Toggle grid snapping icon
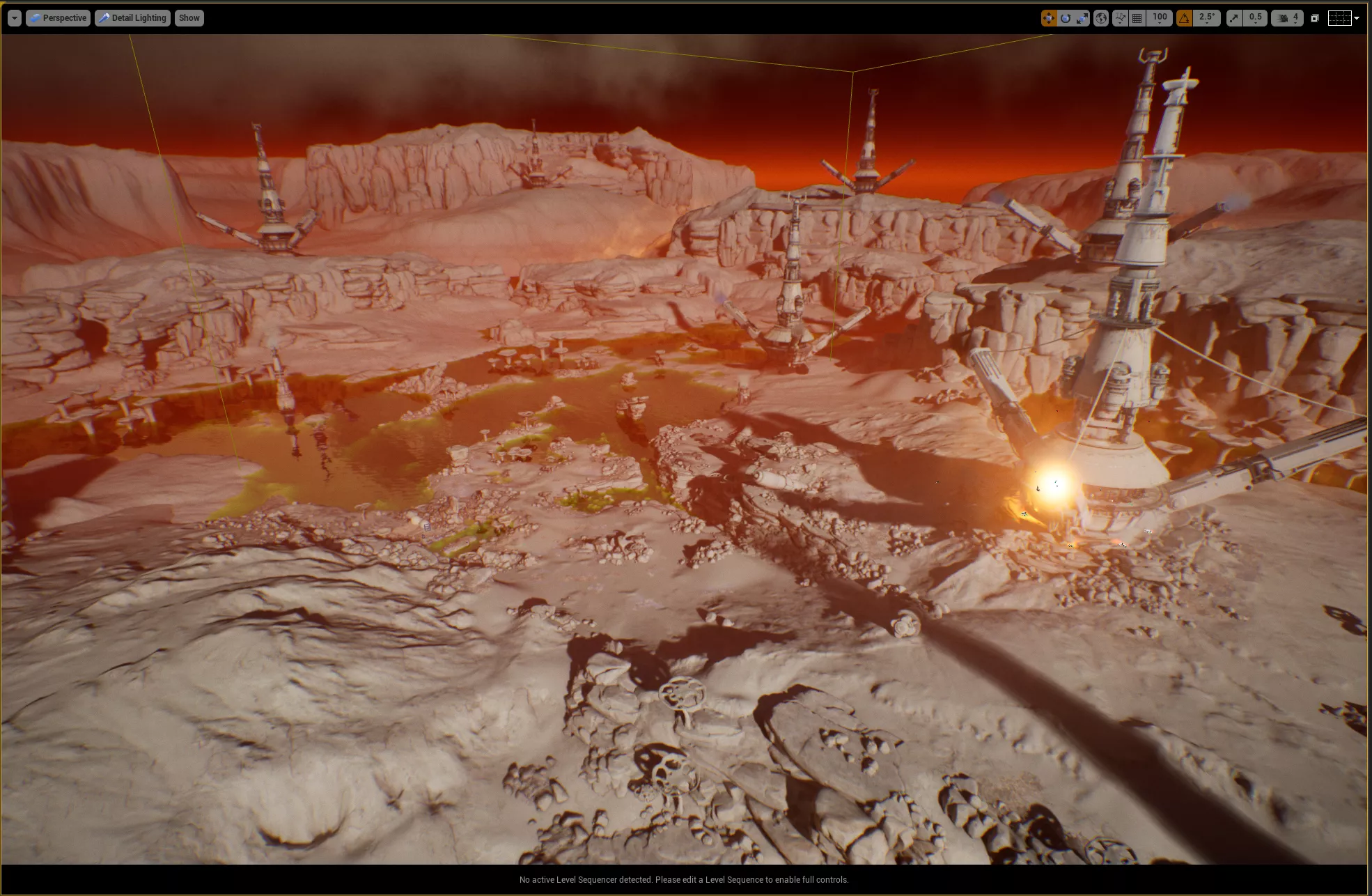Viewport: 1372px width, 896px height. pyautogui.click(x=1137, y=18)
